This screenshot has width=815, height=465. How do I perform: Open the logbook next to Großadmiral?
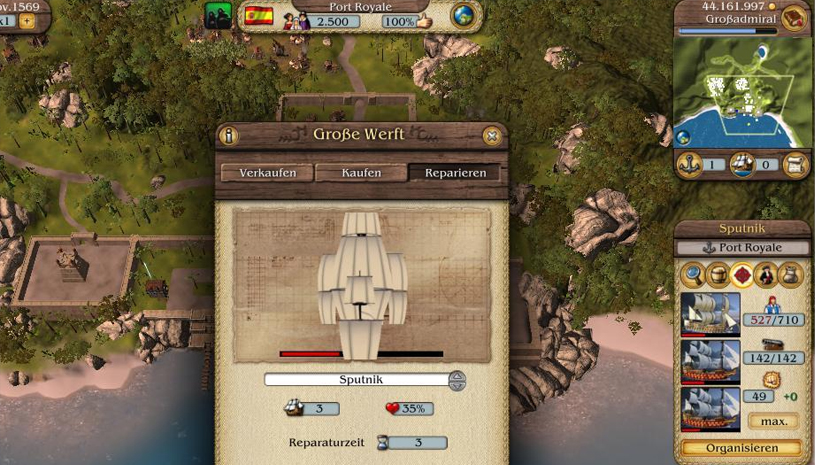tap(794, 18)
